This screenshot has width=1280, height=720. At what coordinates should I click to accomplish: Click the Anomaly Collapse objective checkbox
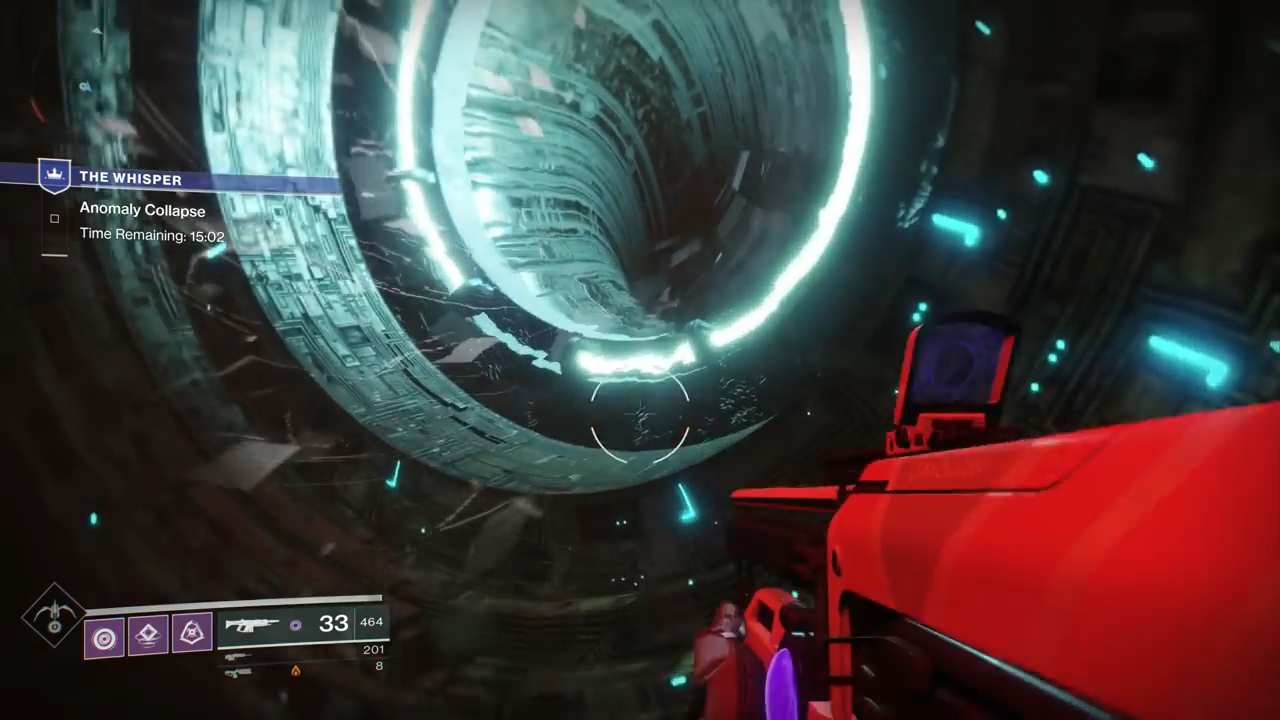54,218
